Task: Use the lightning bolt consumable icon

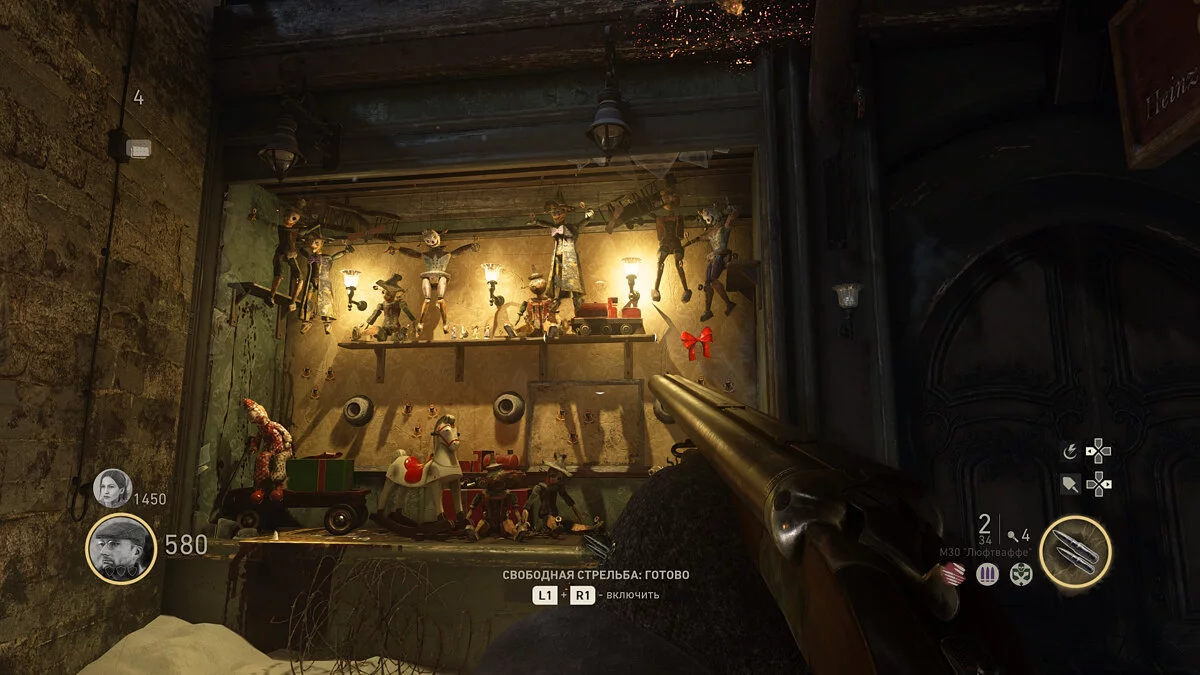Action: 1069,451
